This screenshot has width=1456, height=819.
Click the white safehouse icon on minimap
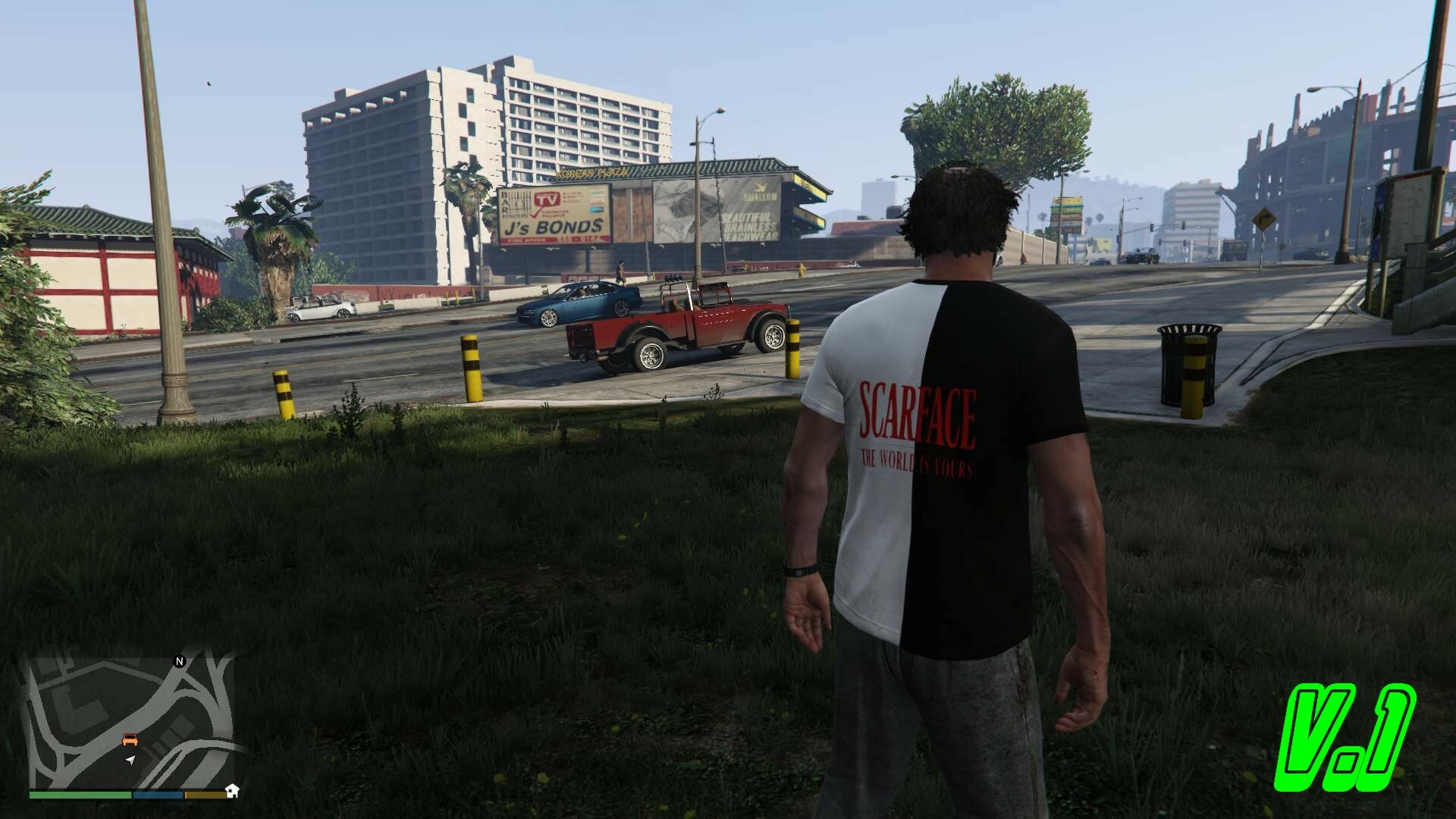pos(233,790)
